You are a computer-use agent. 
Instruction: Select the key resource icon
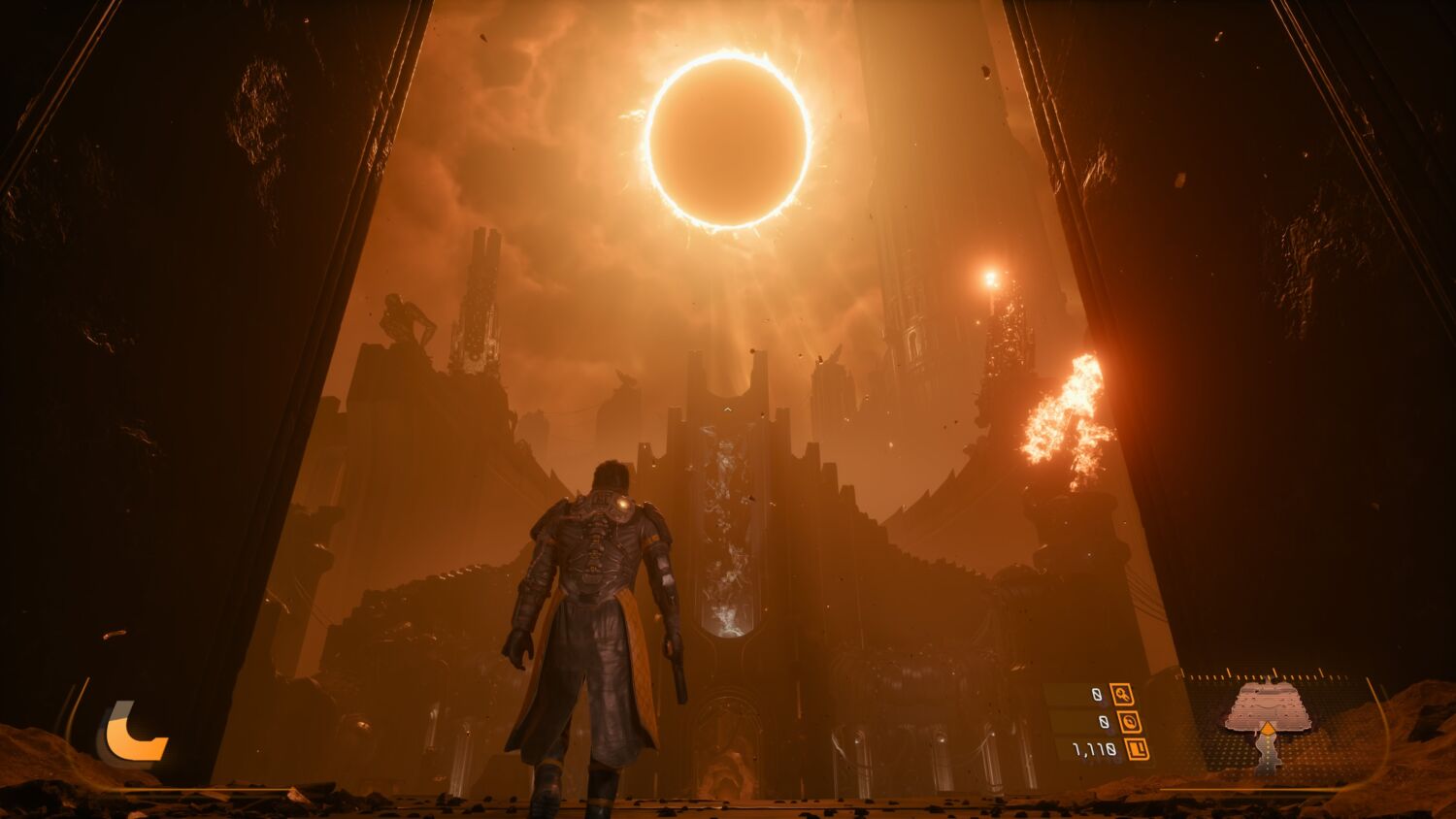click(1122, 694)
